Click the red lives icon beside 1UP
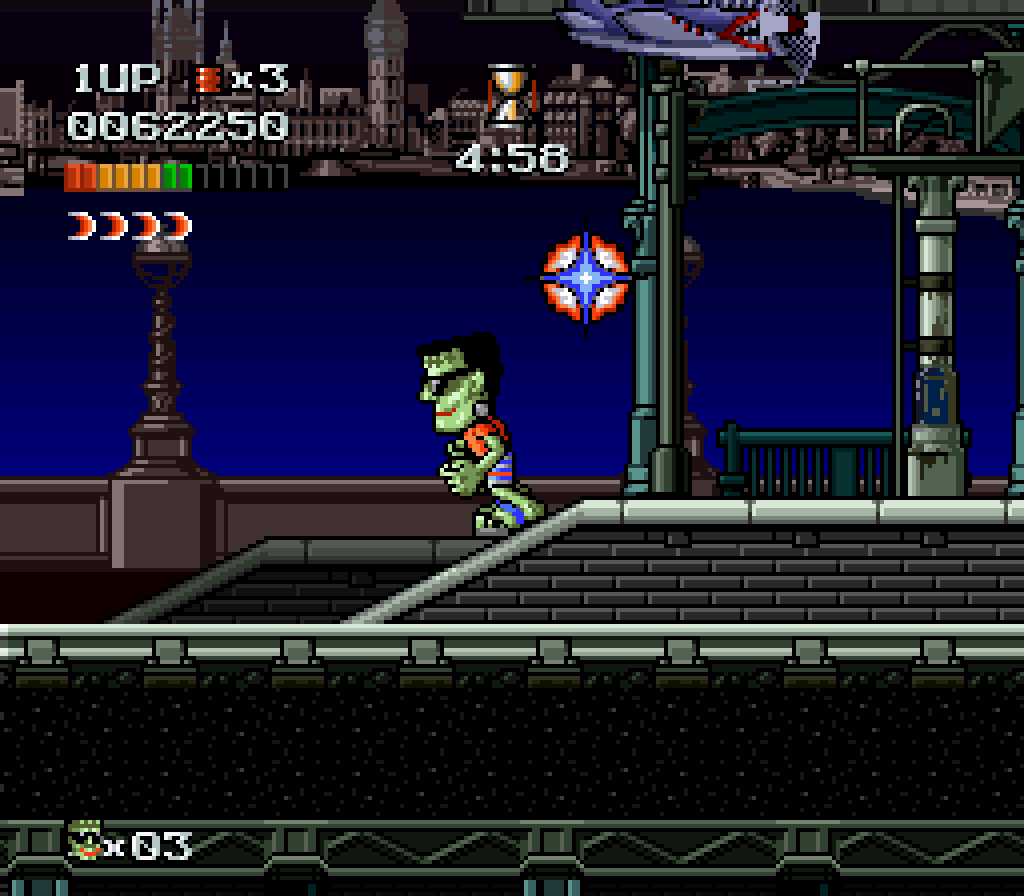 [208, 79]
